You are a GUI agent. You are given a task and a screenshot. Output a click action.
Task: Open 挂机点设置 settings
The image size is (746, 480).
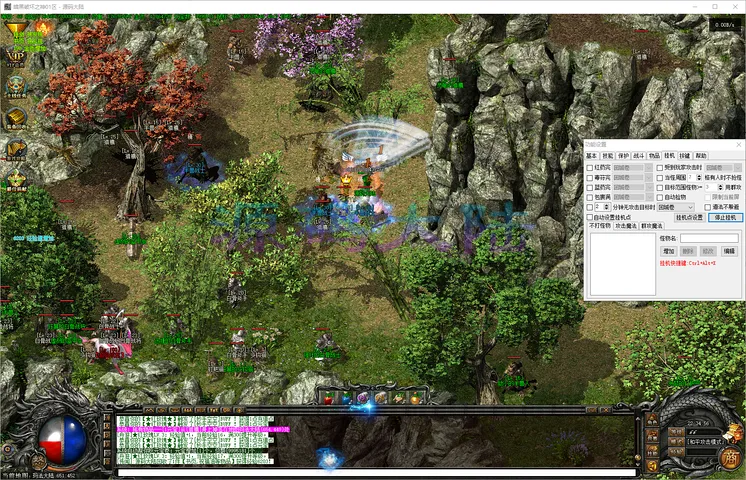pyautogui.click(x=690, y=217)
